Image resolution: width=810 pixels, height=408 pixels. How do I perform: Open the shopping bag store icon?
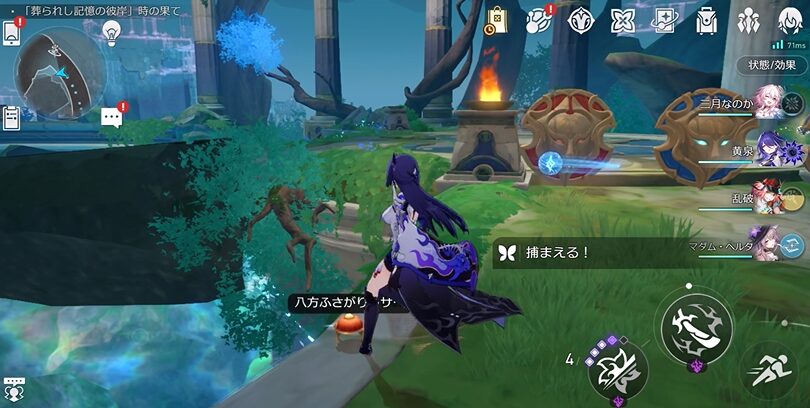(x=497, y=21)
